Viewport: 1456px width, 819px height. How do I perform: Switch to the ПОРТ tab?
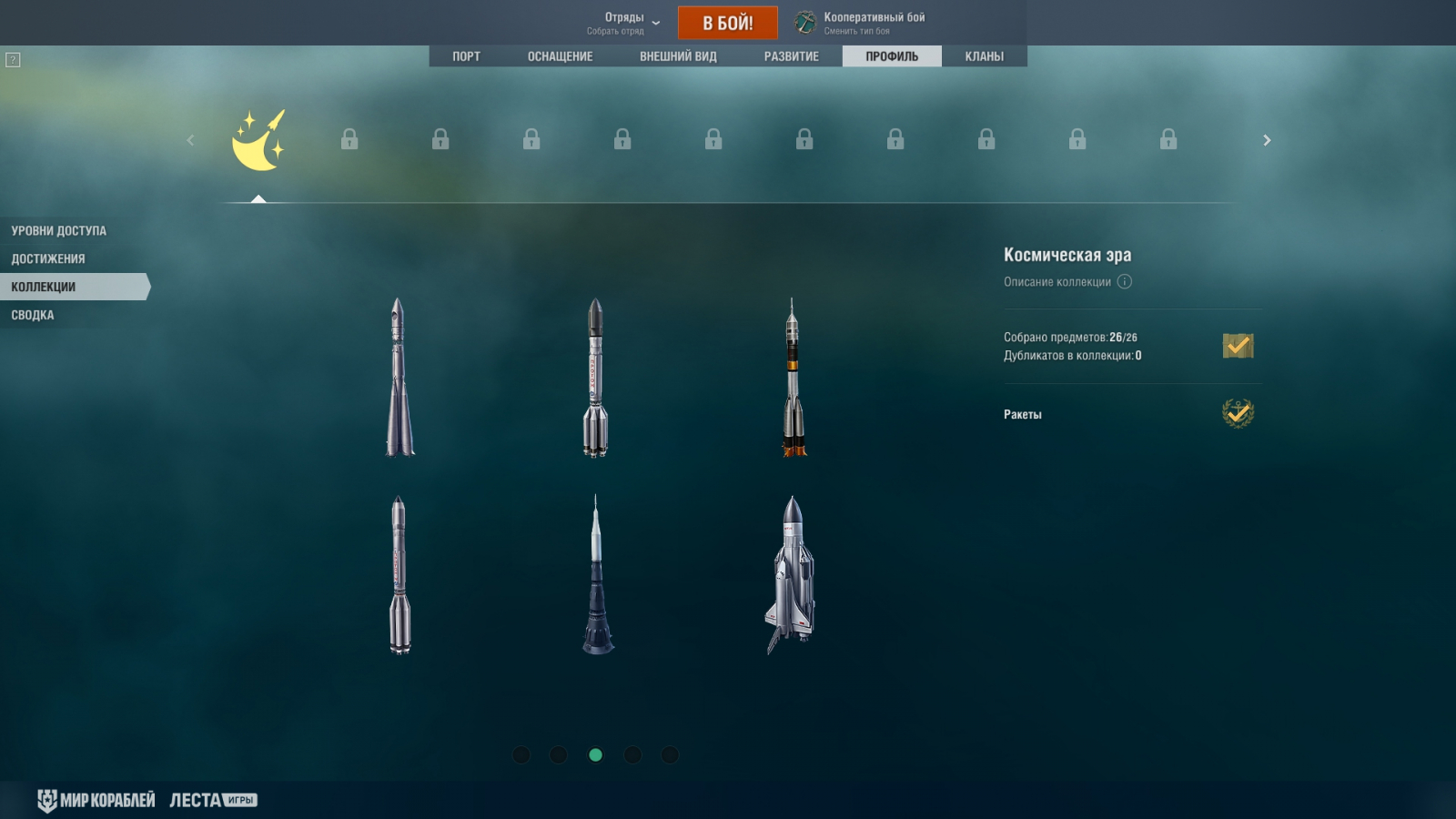coord(466,56)
